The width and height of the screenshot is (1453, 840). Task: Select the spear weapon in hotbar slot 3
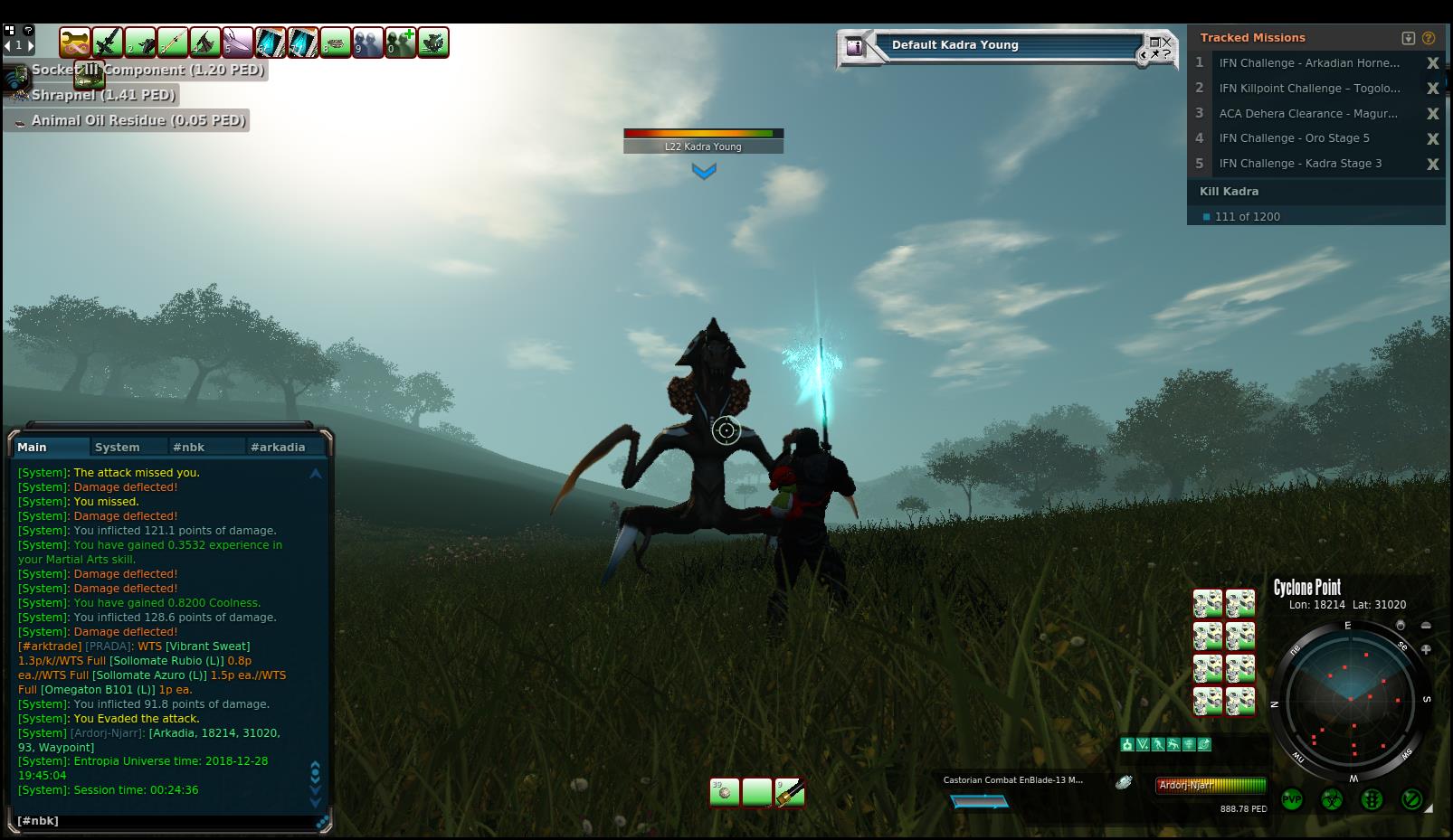[173, 42]
